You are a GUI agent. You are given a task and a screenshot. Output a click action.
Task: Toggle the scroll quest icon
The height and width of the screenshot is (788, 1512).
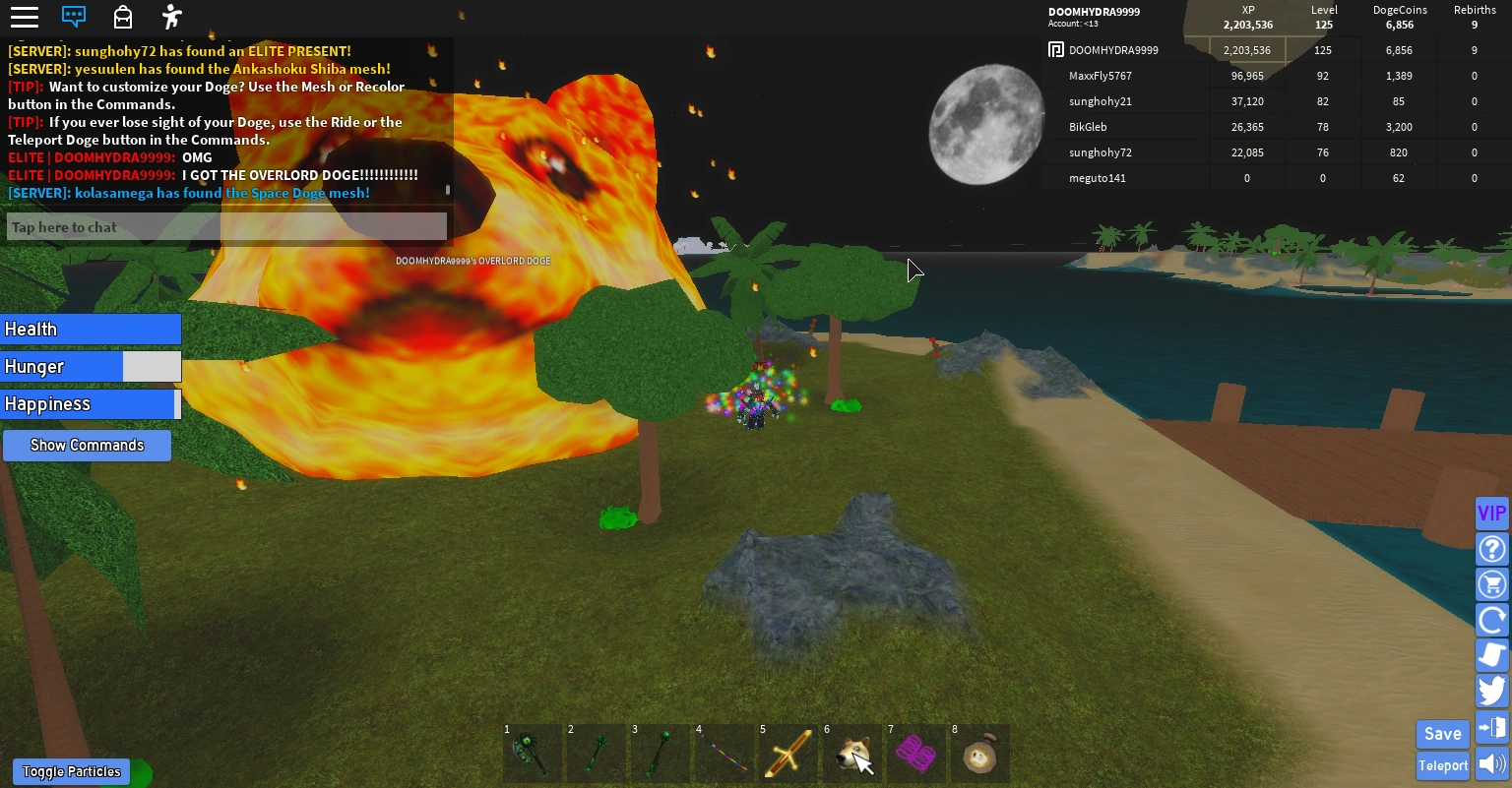click(x=1492, y=654)
